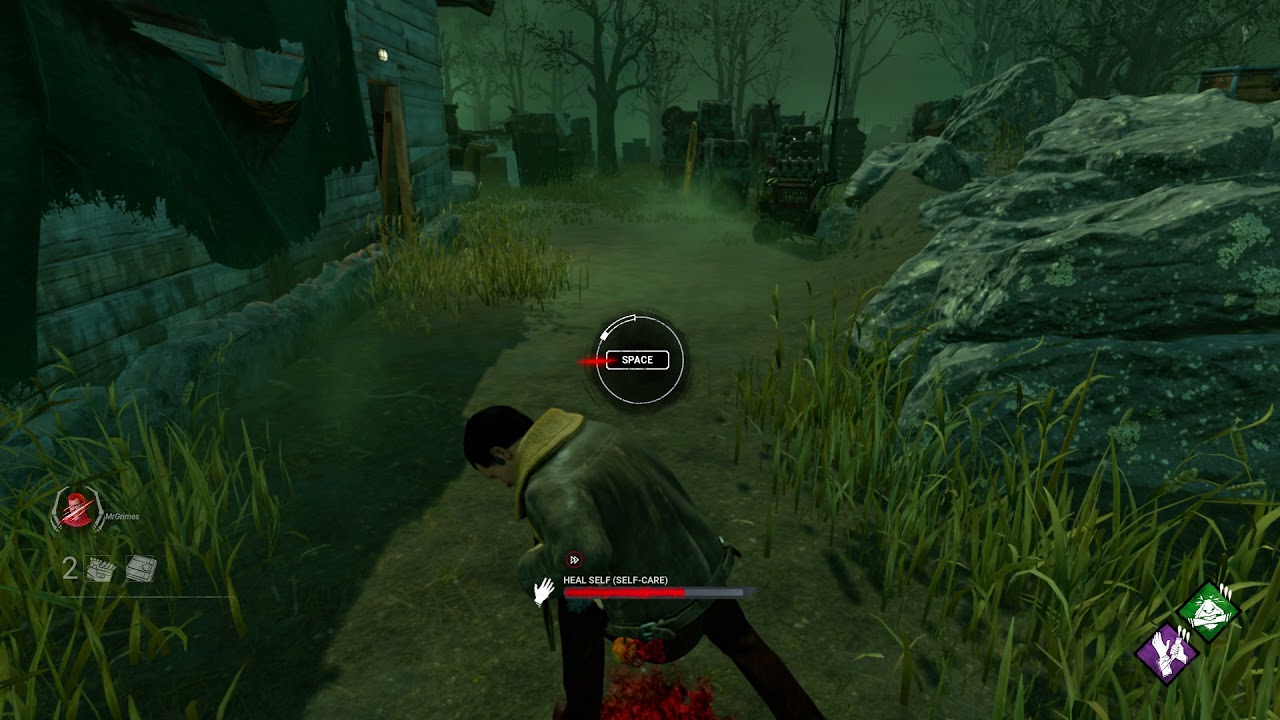Select the green crossed-arms perk icon
The height and width of the screenshot is (720, 1280).
(x=1208, y=610)
